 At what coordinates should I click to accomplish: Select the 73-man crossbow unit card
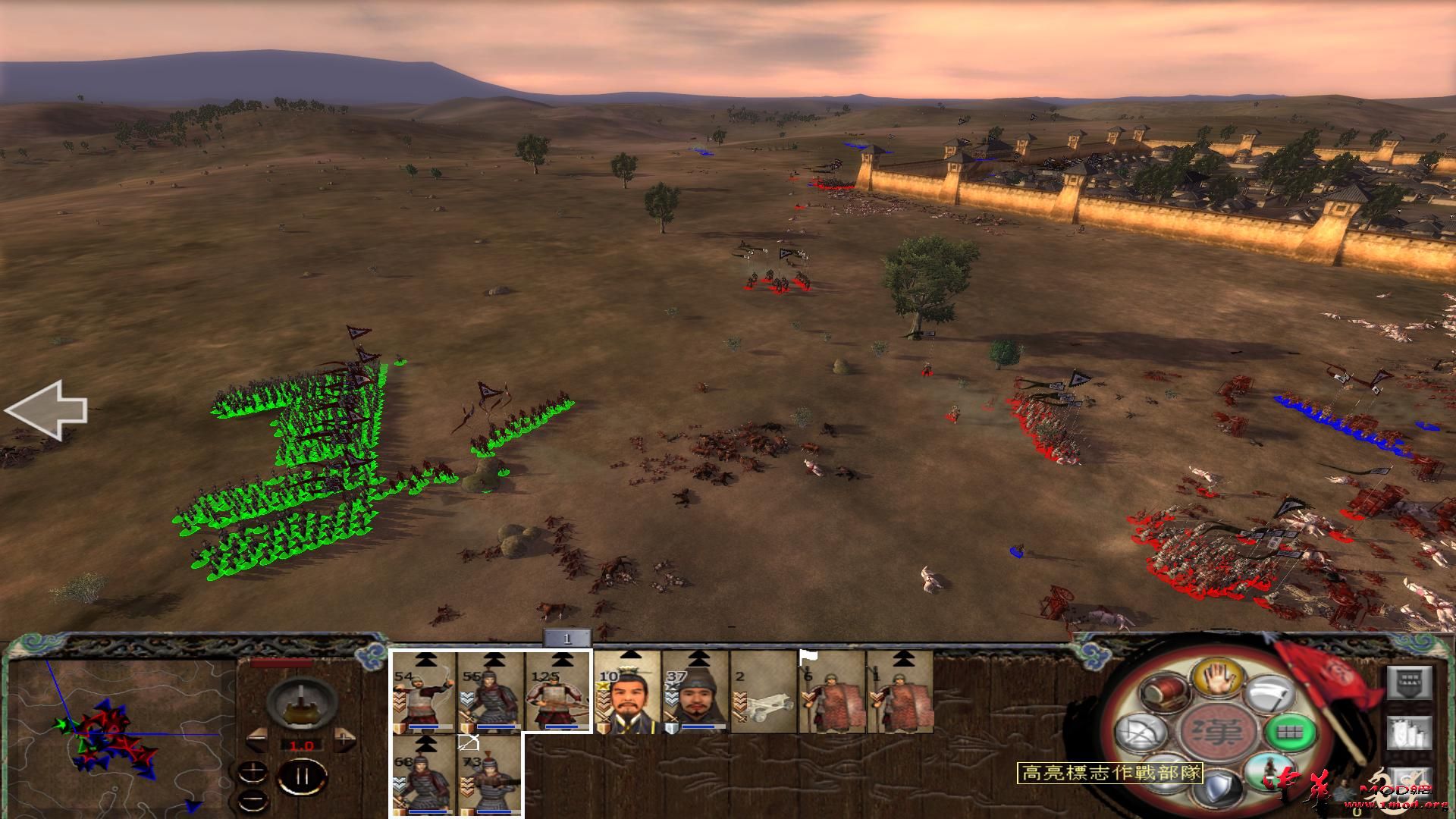point(490,775)
